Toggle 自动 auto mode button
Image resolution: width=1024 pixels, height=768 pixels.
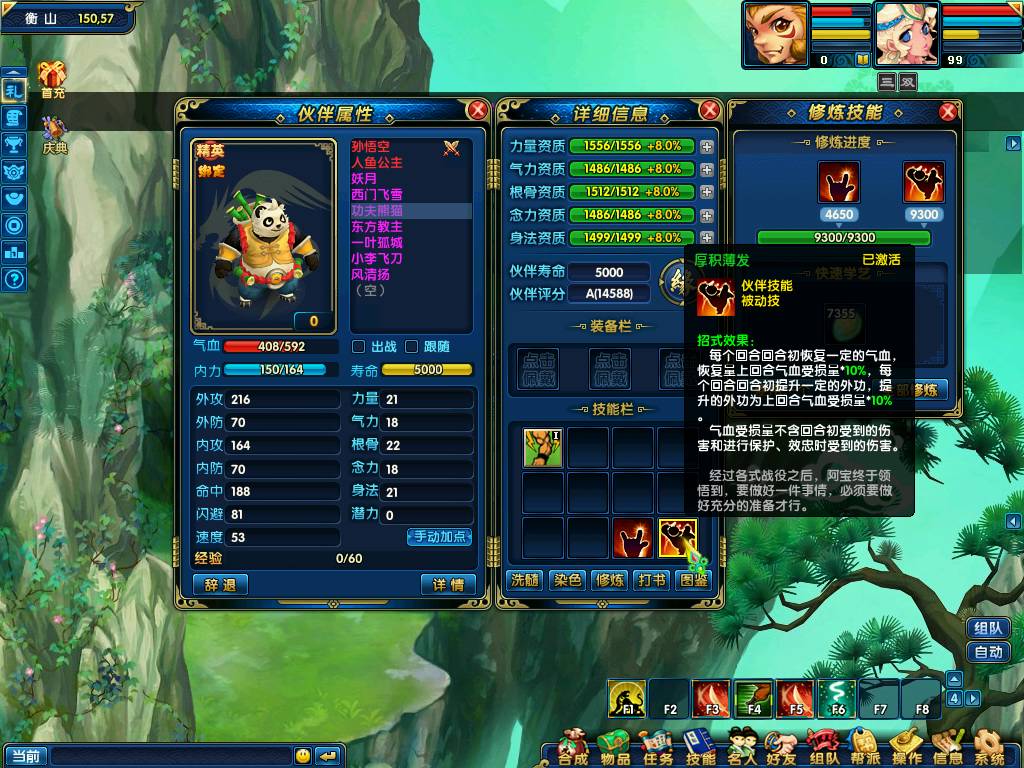(988, 652)
